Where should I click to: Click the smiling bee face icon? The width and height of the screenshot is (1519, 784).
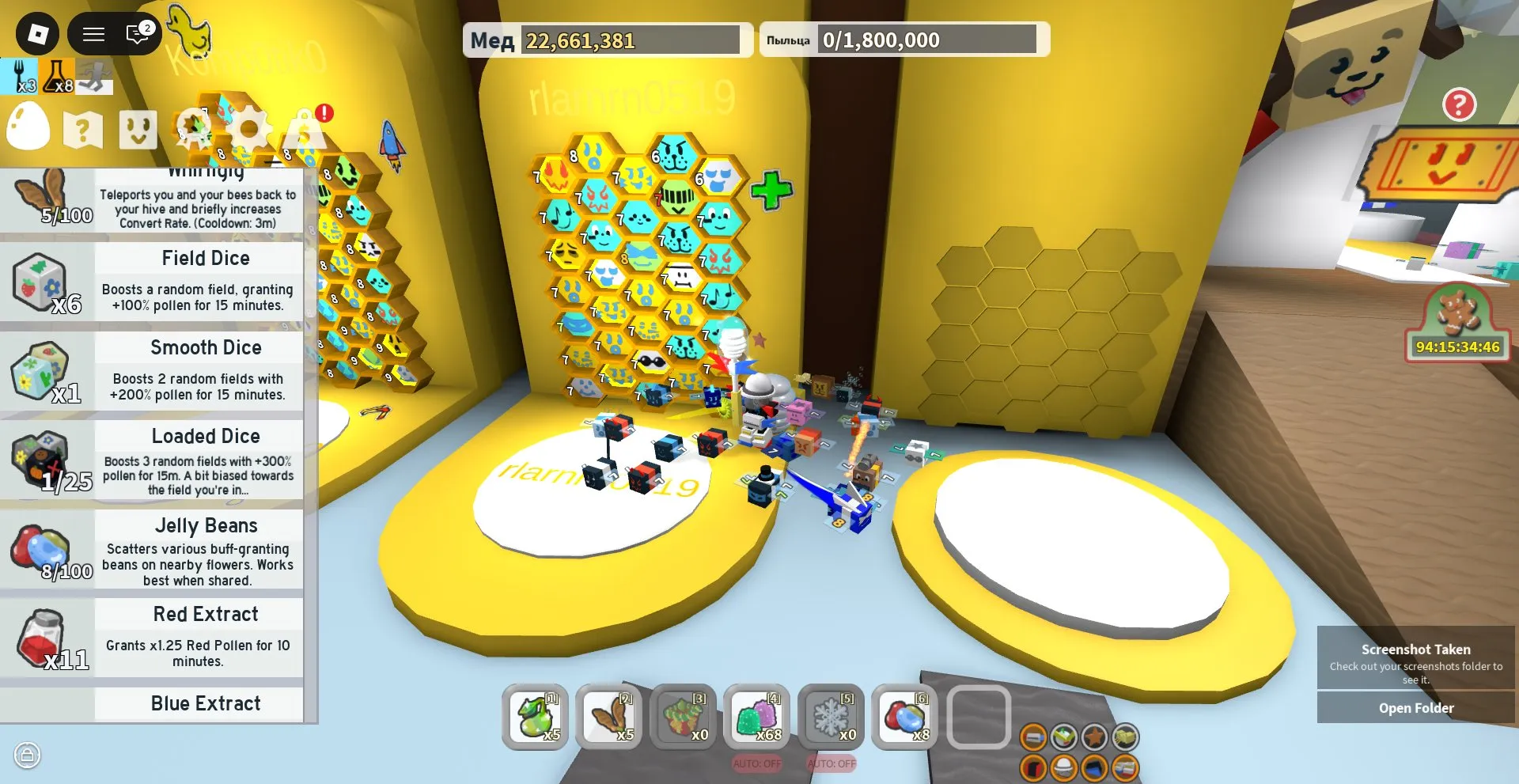pyautogui.click(x=137, y=128)
